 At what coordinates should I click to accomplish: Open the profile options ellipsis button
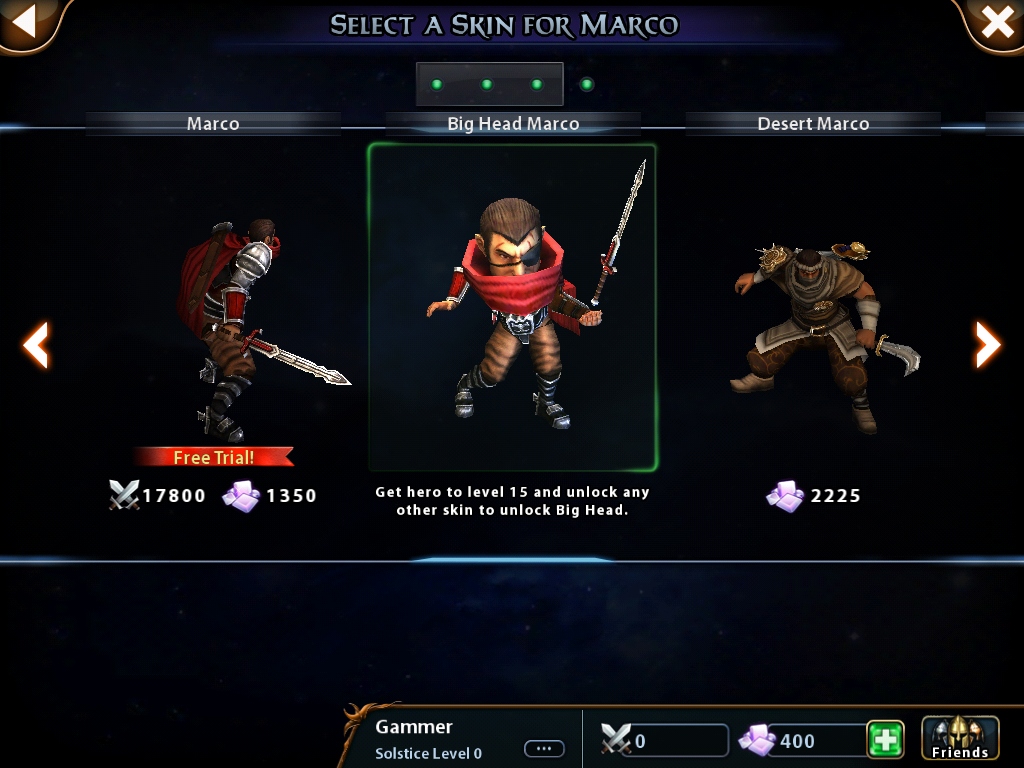(544, 749)
